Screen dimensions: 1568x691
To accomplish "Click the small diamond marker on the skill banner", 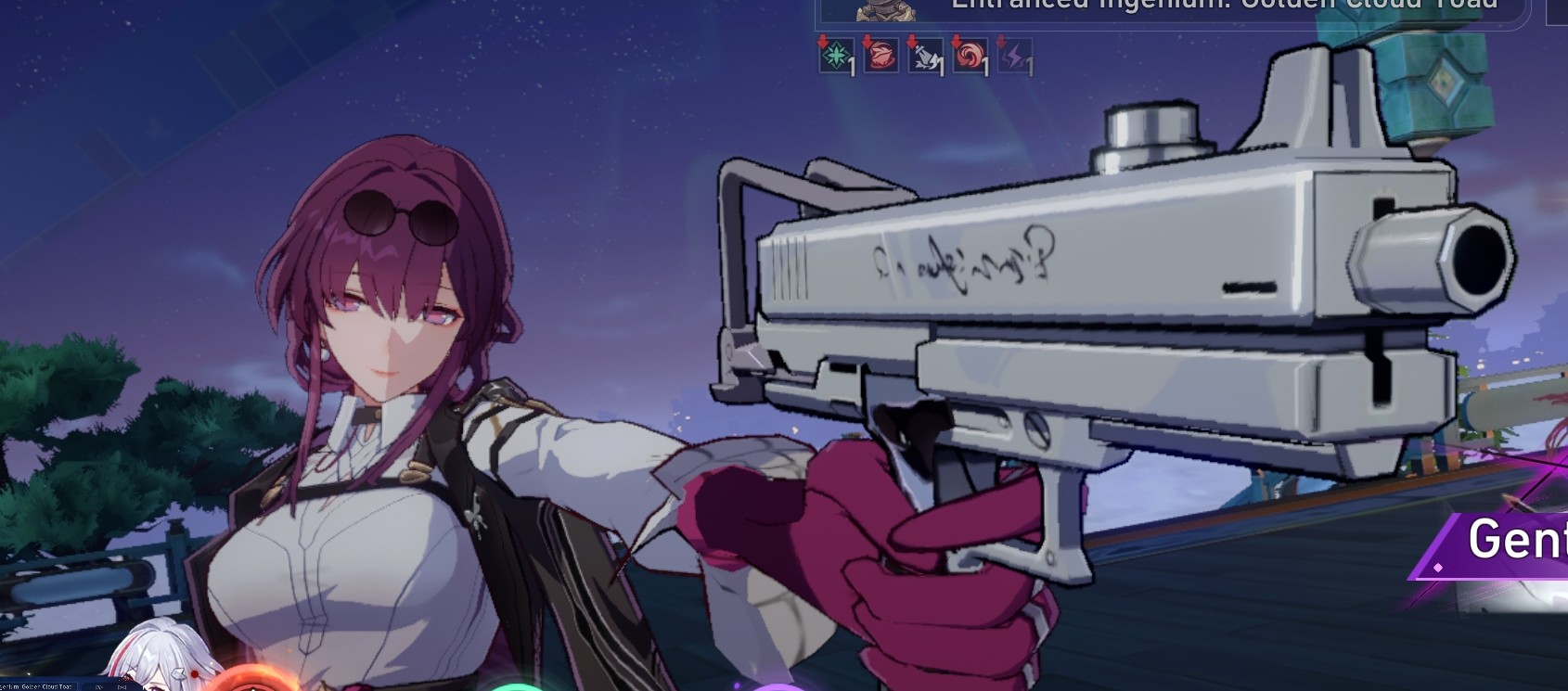I will (x=1438, y=568).
